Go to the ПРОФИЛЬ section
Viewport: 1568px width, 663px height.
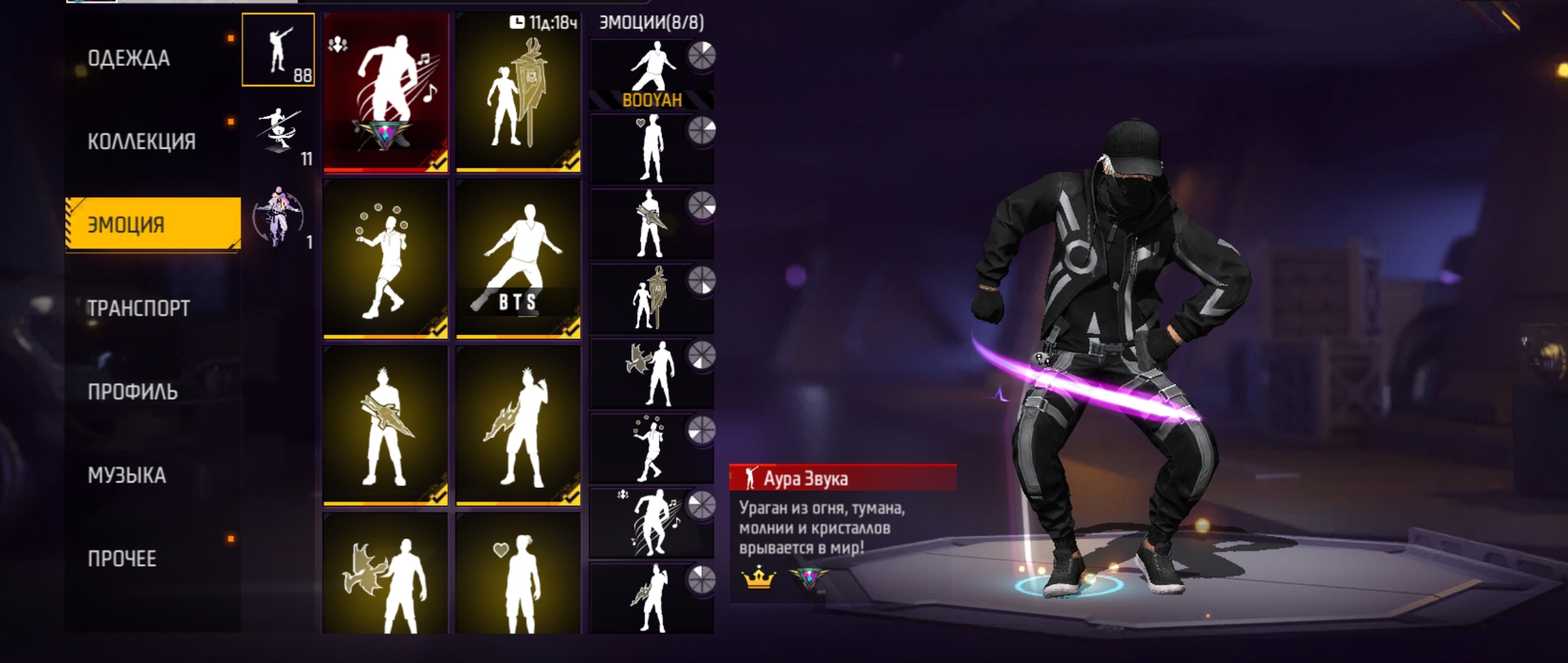click(133, 392)
